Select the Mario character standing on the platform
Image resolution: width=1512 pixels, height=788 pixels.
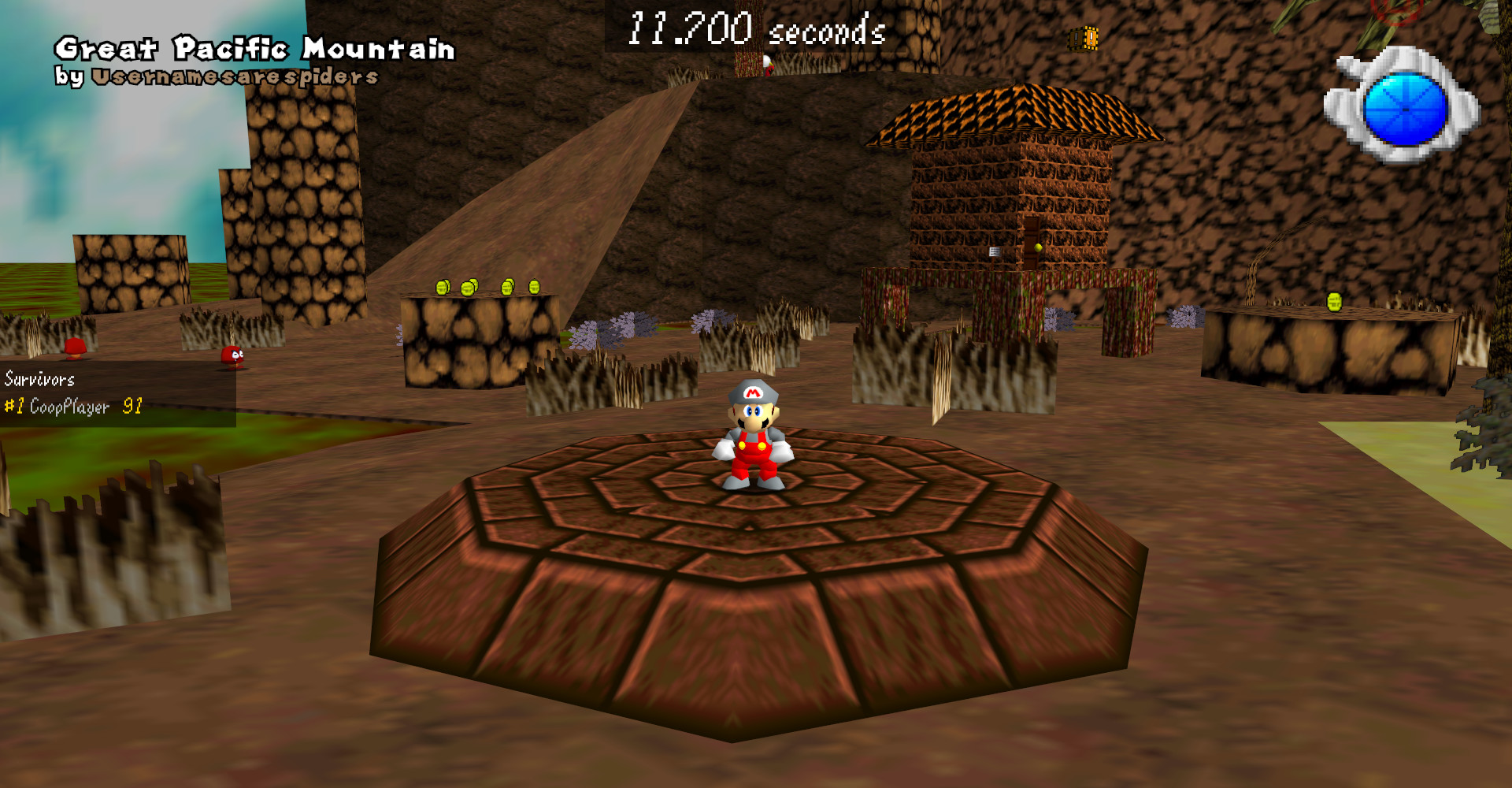click(754, 439)
